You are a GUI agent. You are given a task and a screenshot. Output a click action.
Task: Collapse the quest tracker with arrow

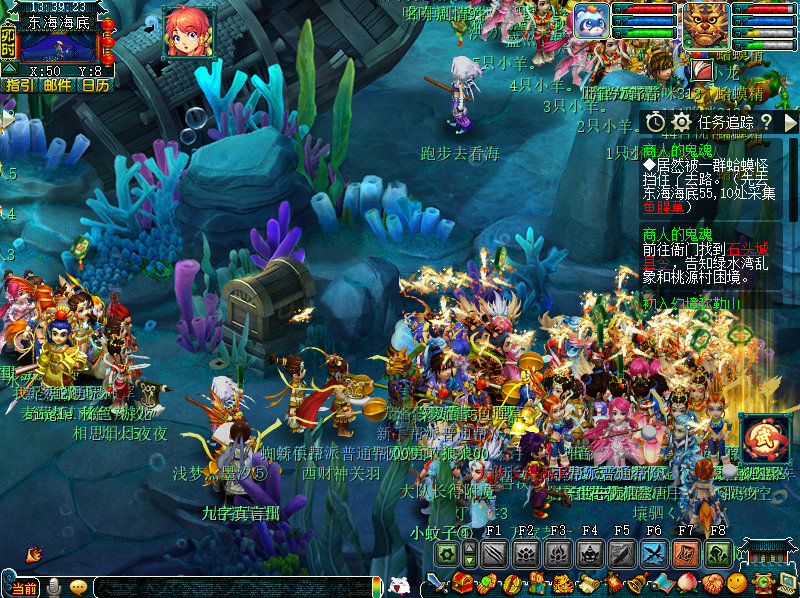pyautogui.click(x=789, y=122)
